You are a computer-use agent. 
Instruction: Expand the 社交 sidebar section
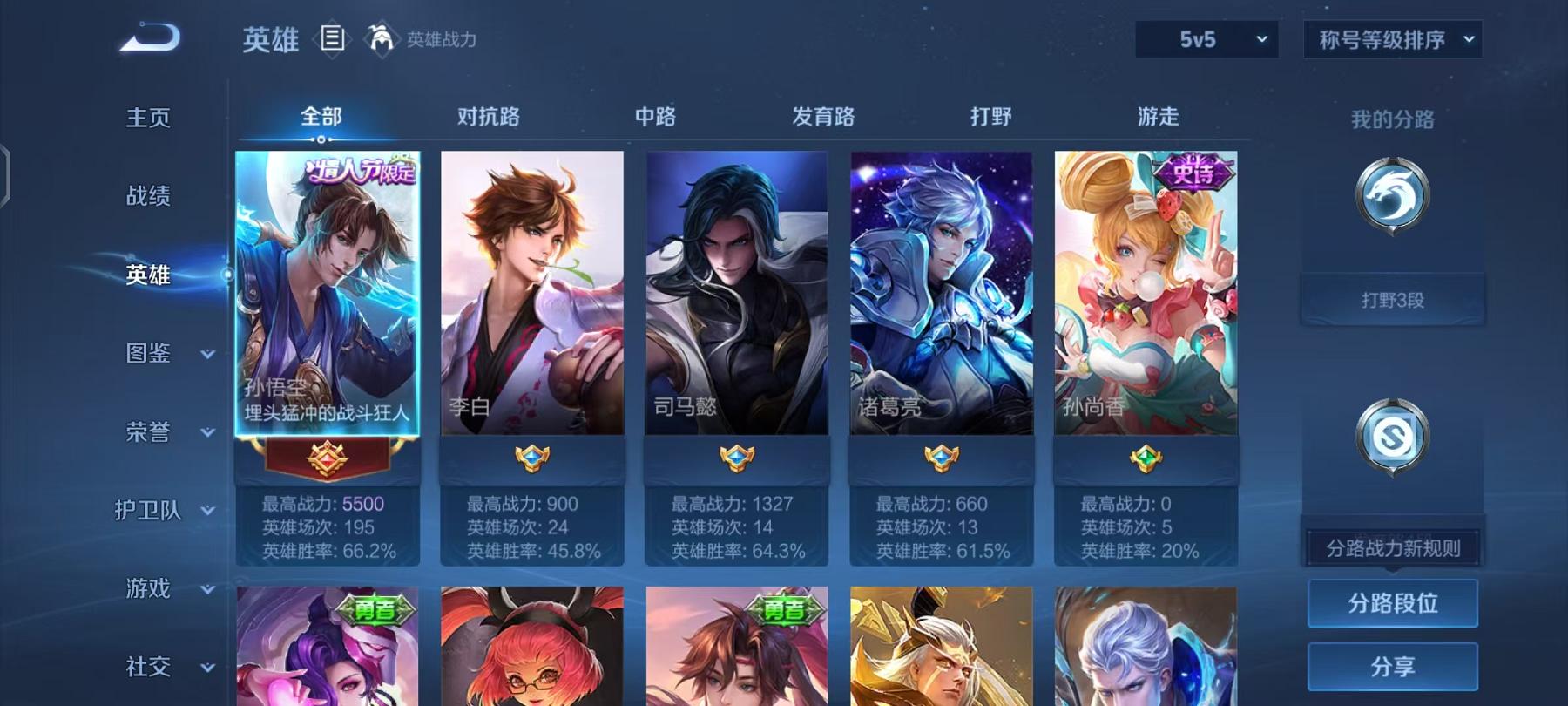coord(150,667)
